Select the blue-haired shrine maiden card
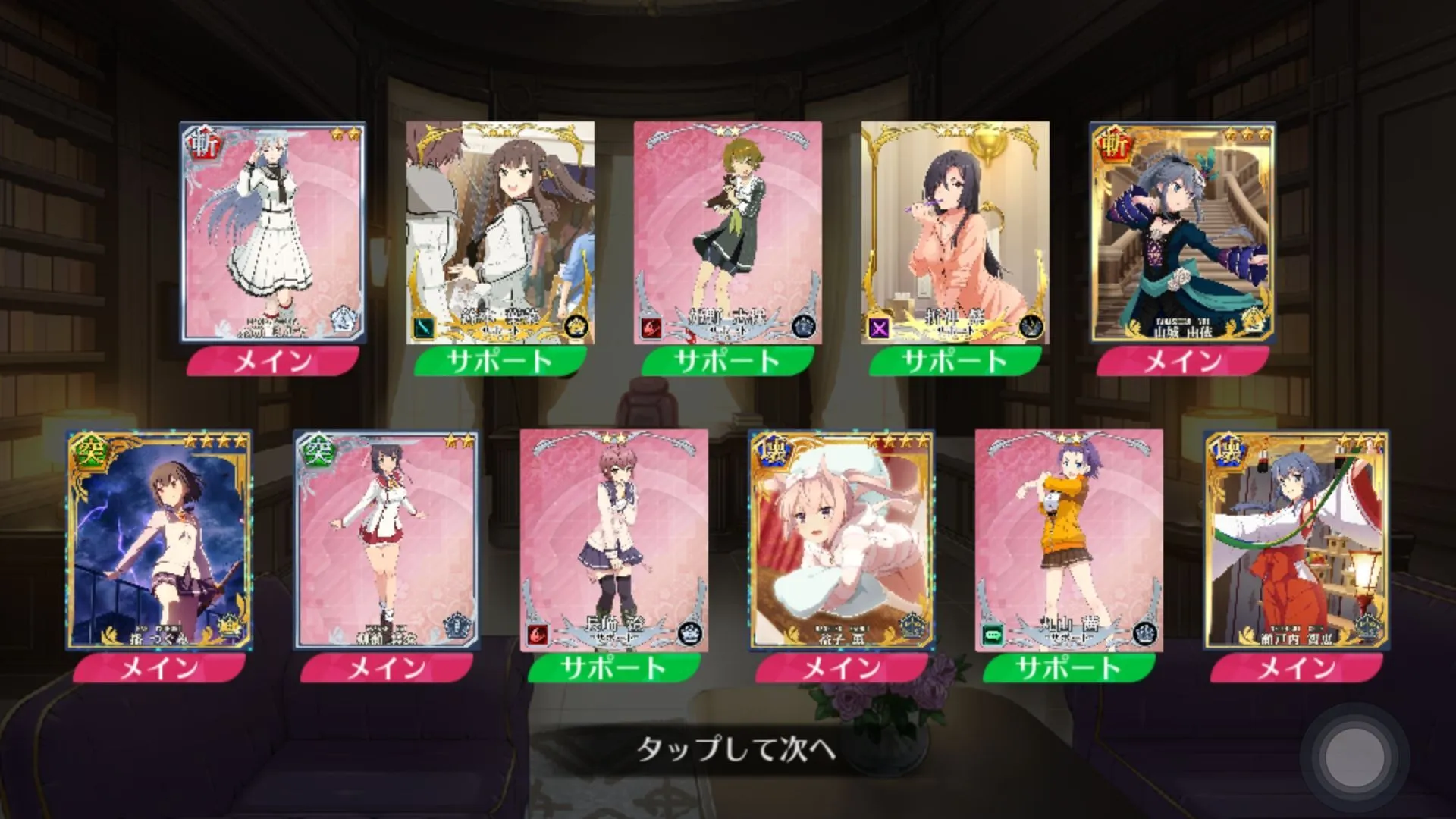This screenshot has width=1456, height=819. coord(1297,540)
